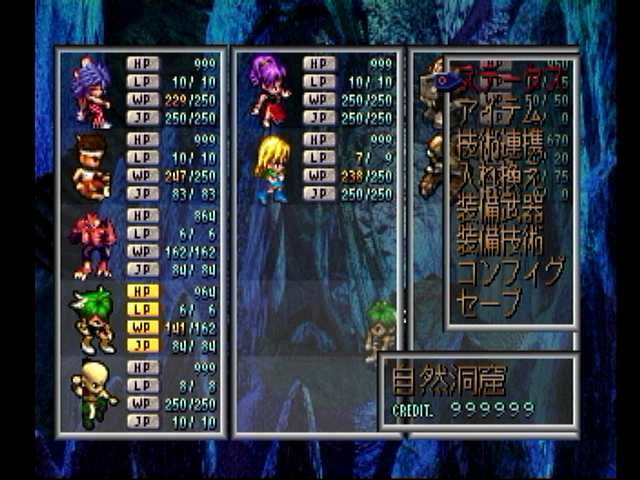
Task: Pick the purple-haired girl in the second party
Action: tap(269, 90)
